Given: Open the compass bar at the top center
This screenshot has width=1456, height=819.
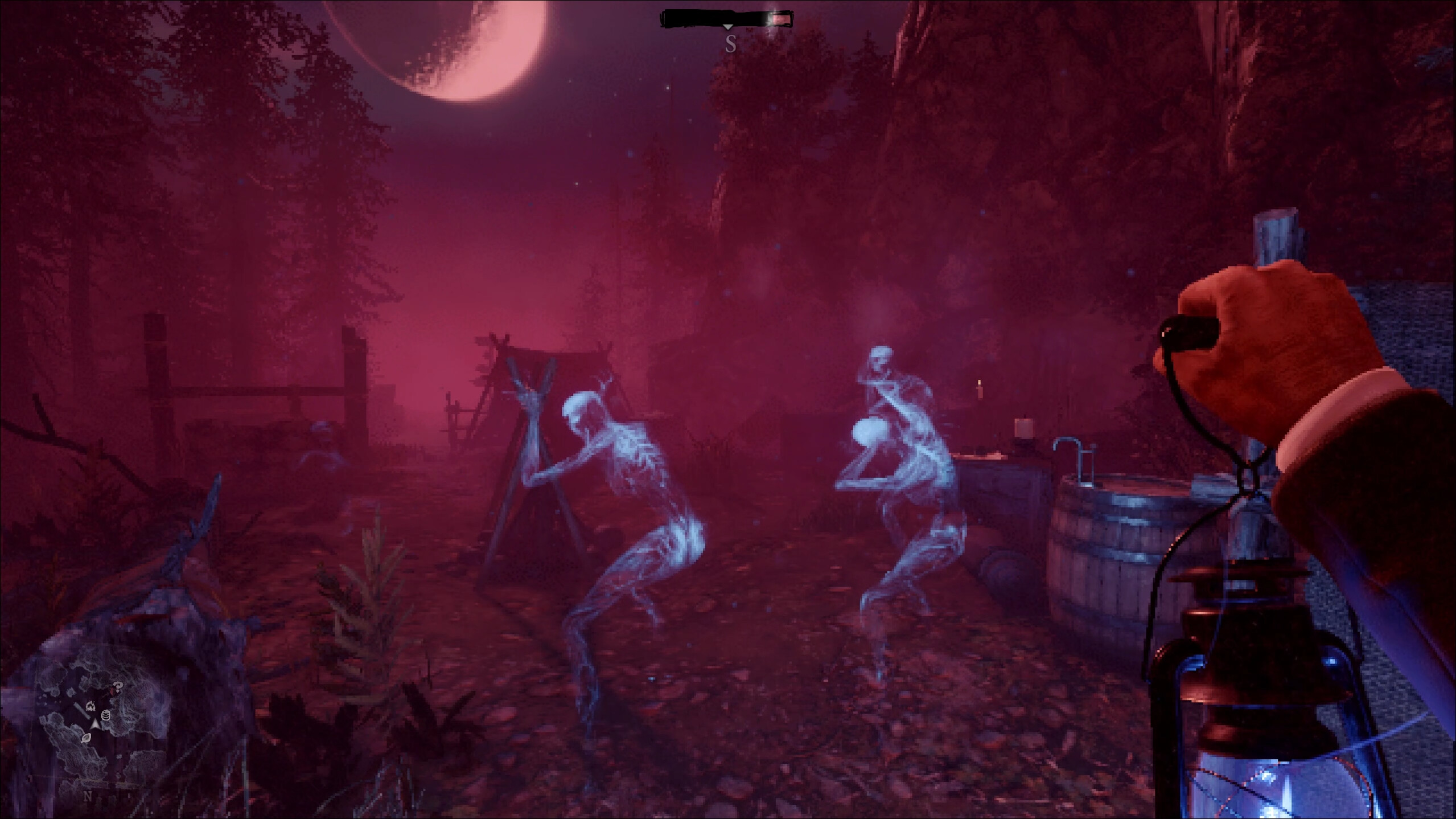Looking at the screenshot, I should pyautogui.click(x=729, y=20).
